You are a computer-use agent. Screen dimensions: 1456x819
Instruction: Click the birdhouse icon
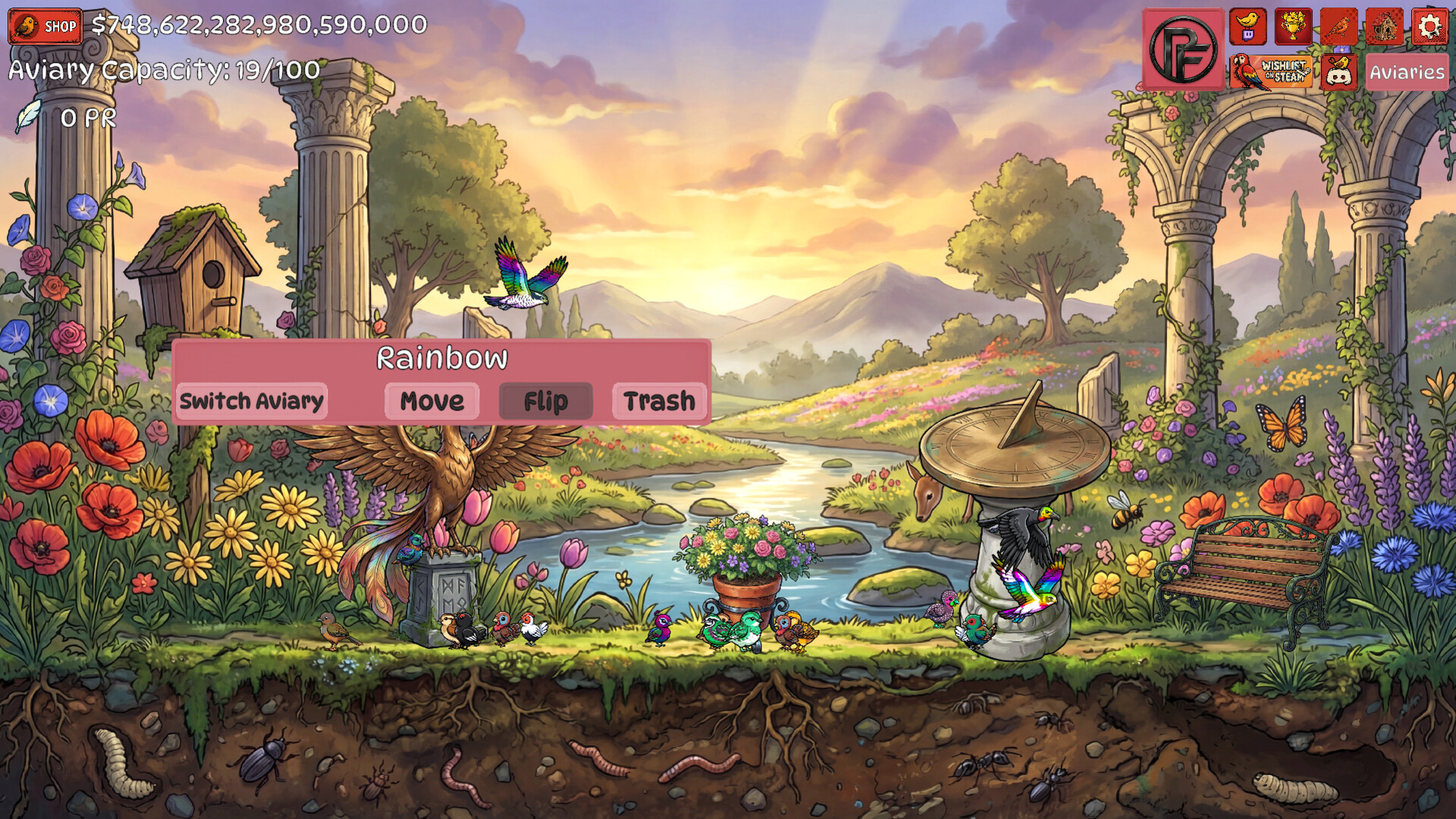[1384, 27]
